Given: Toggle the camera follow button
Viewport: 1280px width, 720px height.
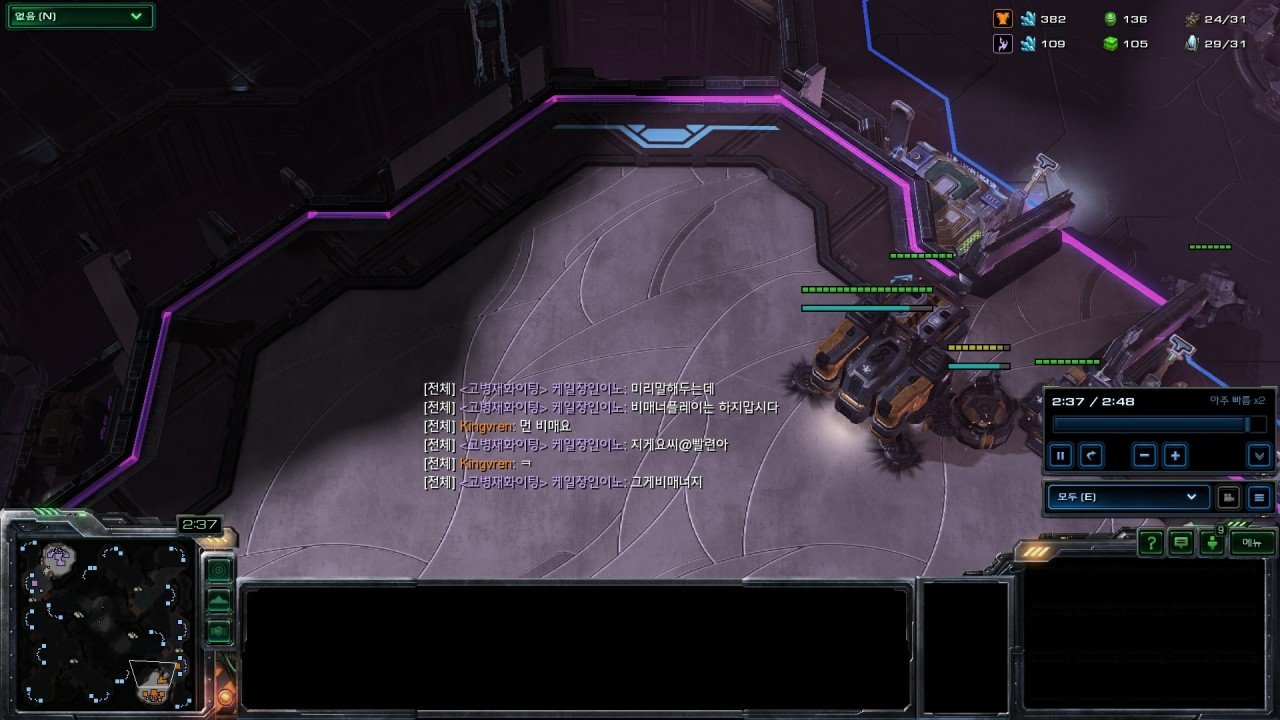Looking at the screenshot, I should coord(1228,497).
